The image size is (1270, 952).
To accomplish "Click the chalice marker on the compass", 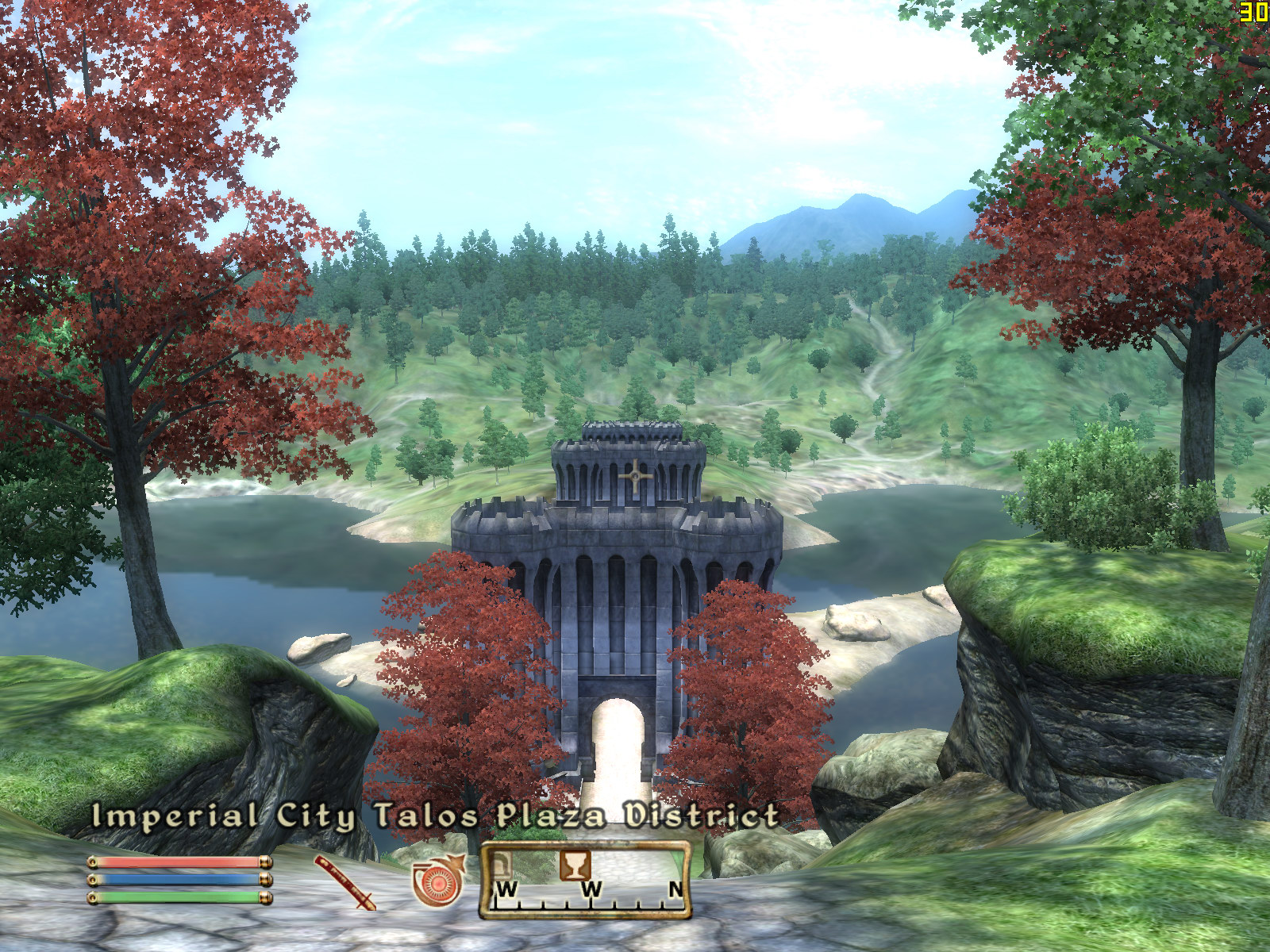I will (575, 864).
